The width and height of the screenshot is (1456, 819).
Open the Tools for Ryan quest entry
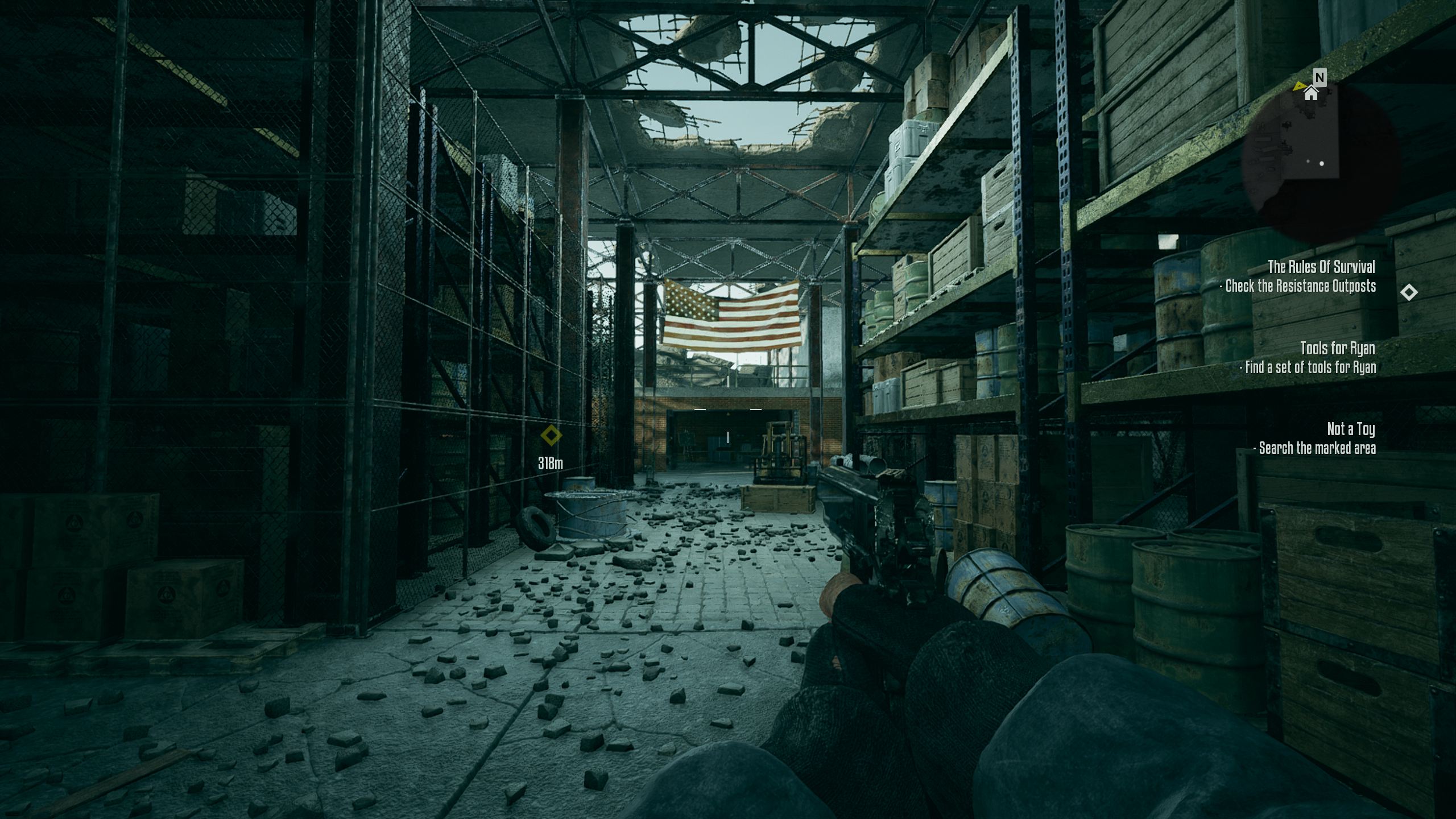(1337, 348)
